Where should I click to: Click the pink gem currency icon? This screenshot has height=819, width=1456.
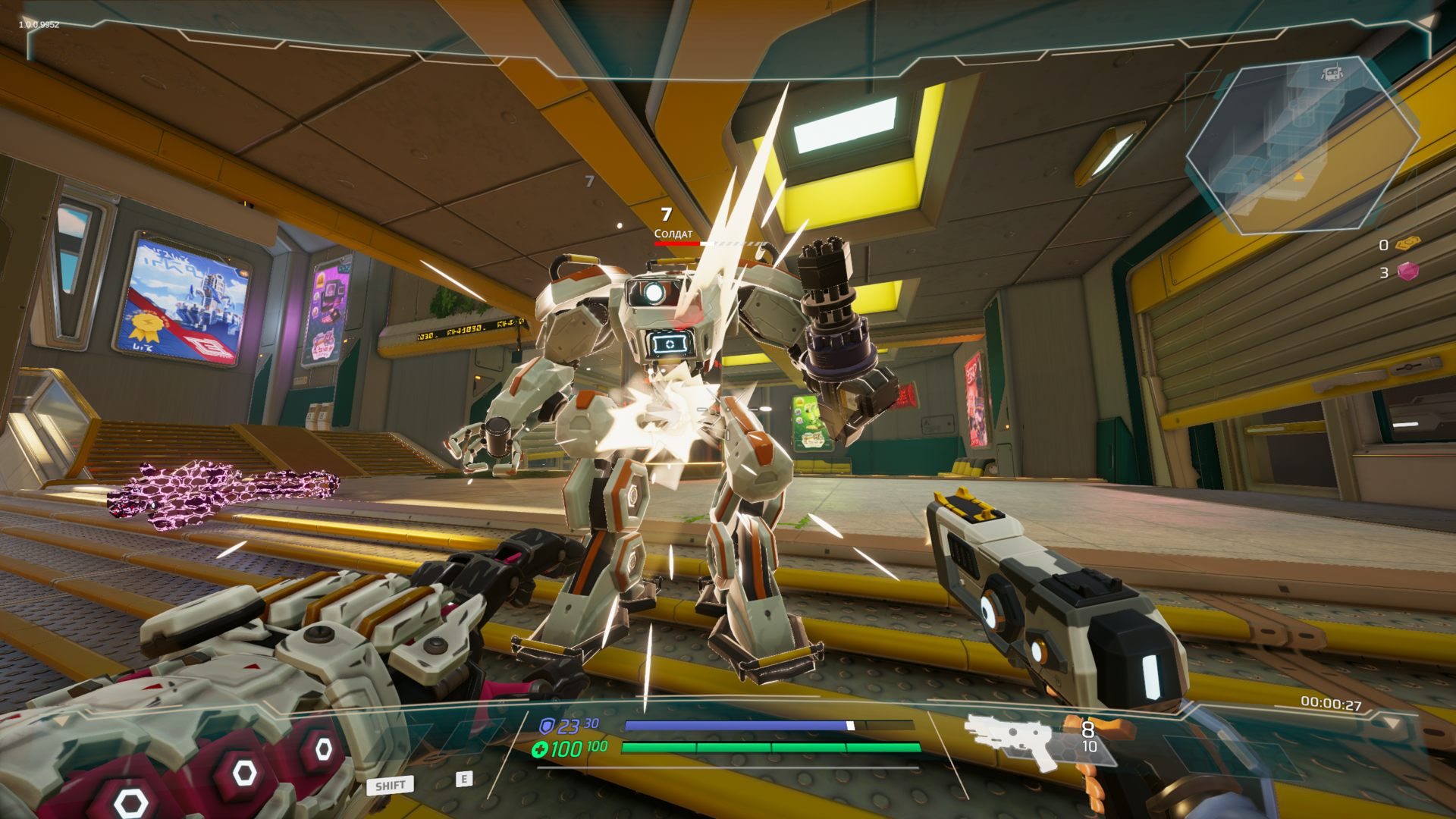coord(1408,271)
